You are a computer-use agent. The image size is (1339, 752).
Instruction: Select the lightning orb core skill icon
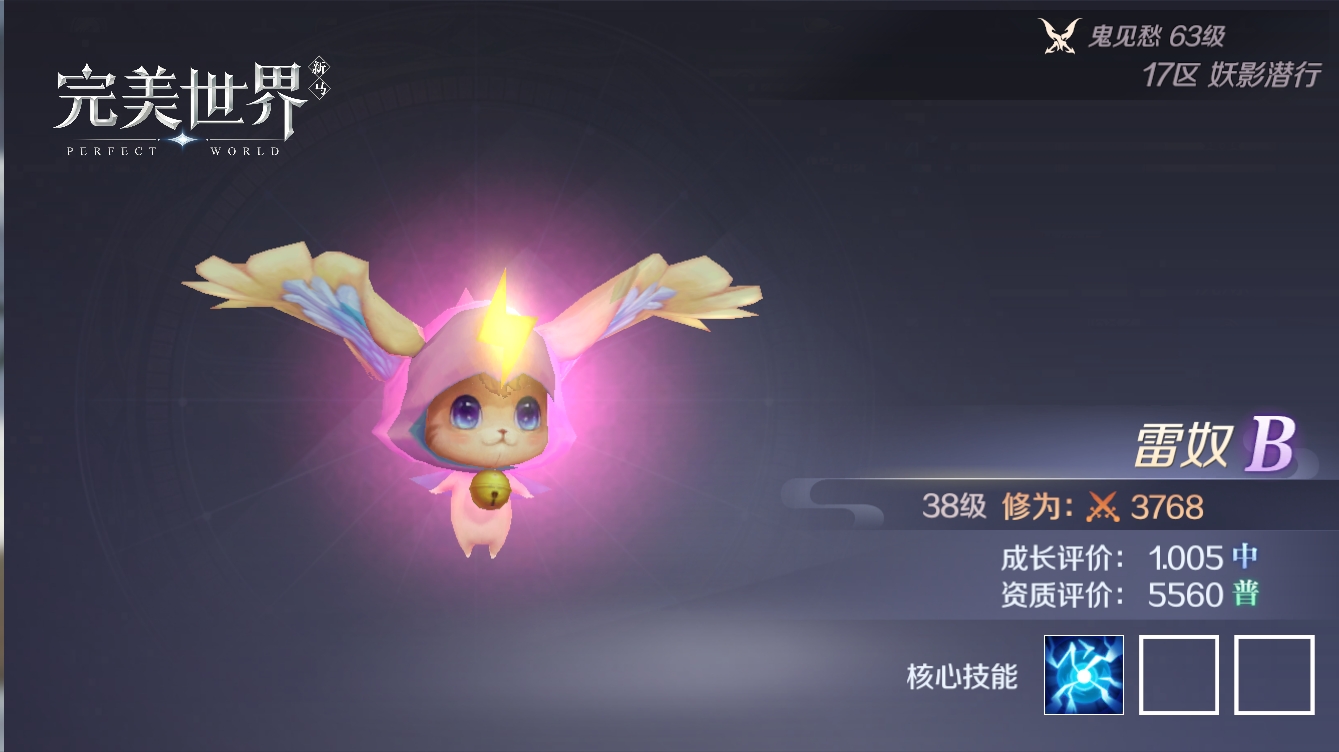(1083, 675)
